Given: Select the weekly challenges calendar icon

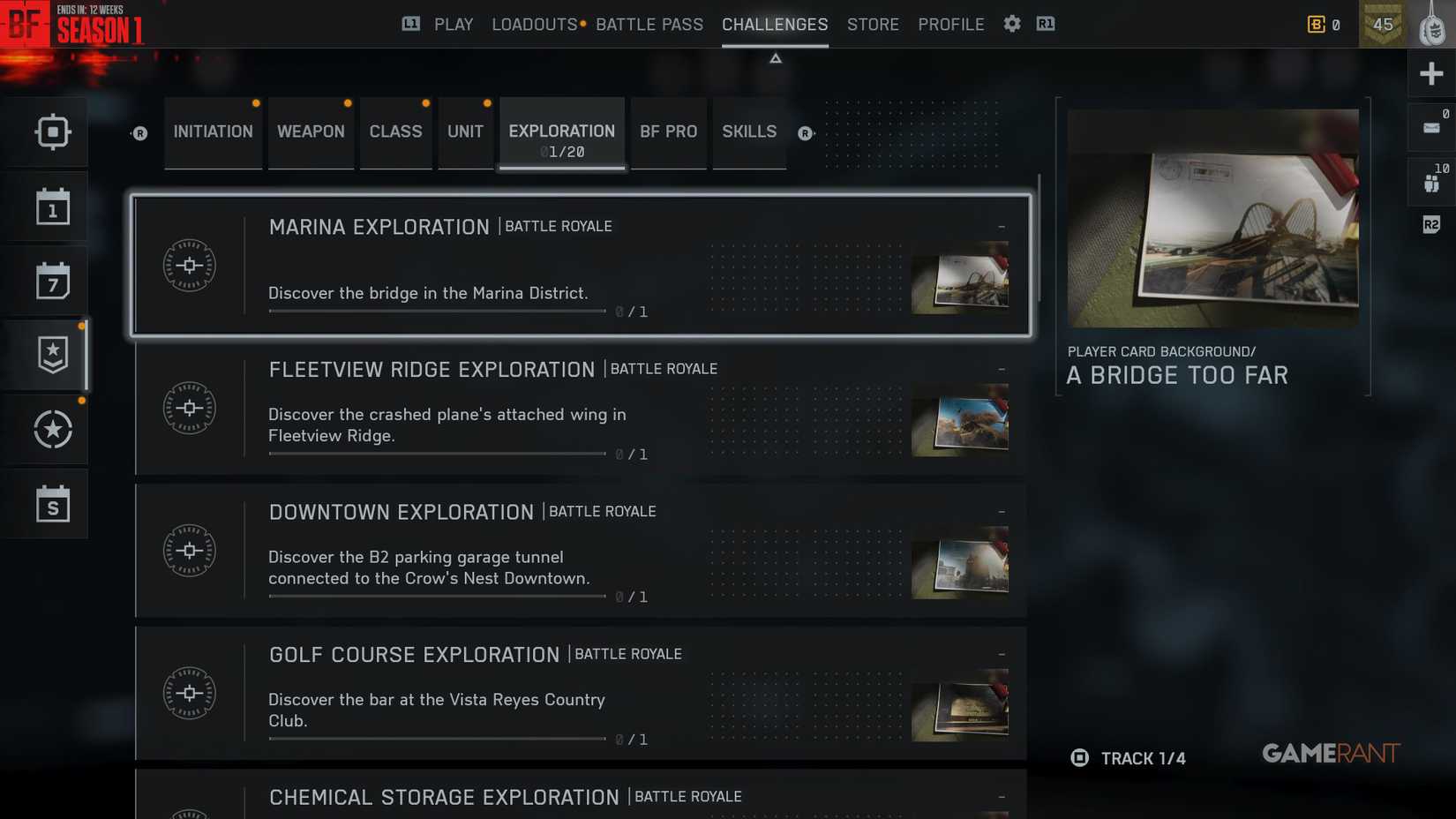Looking at the screenshot, I should (x=53, y=280).
